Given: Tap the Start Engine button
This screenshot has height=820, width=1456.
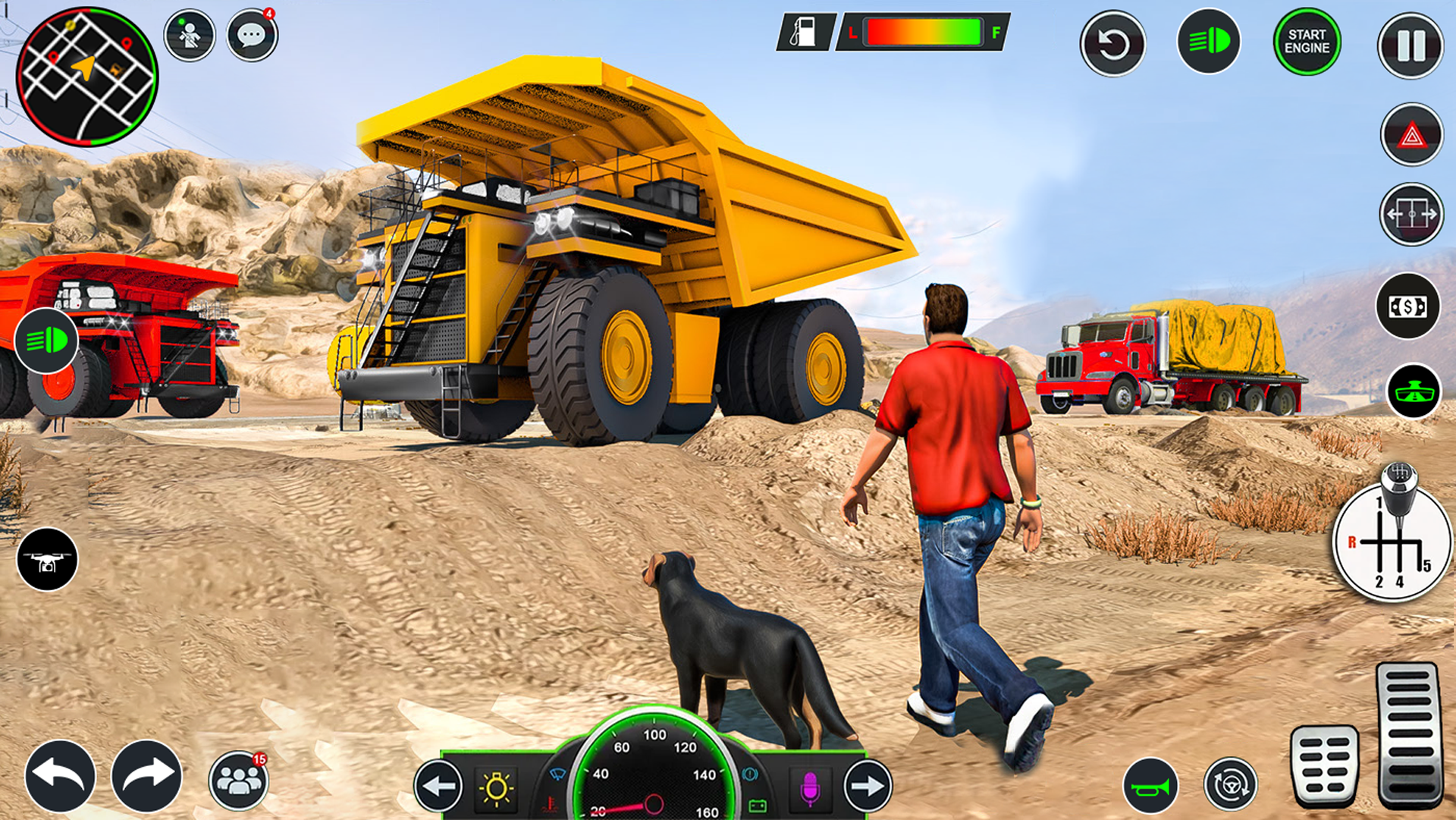Looking at the screenshot, I should coord(1307,42).
